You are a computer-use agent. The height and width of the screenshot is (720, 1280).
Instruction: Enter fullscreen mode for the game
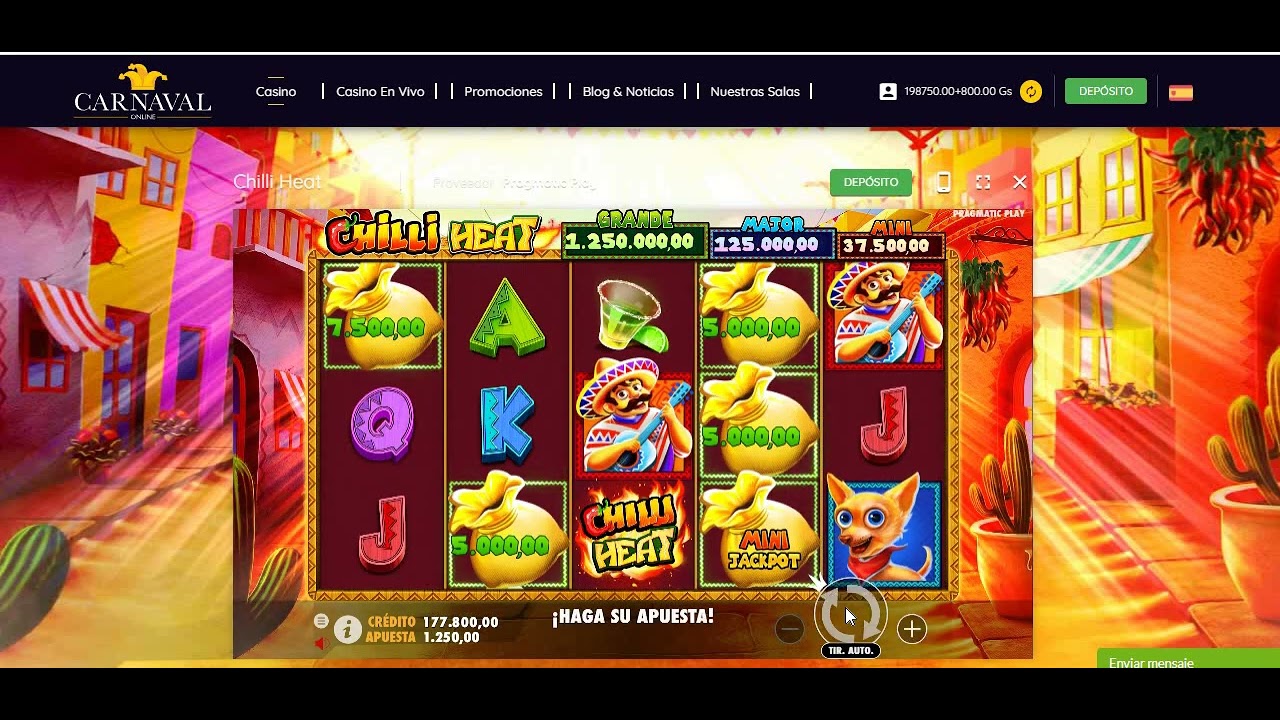[x=982, y=182]
